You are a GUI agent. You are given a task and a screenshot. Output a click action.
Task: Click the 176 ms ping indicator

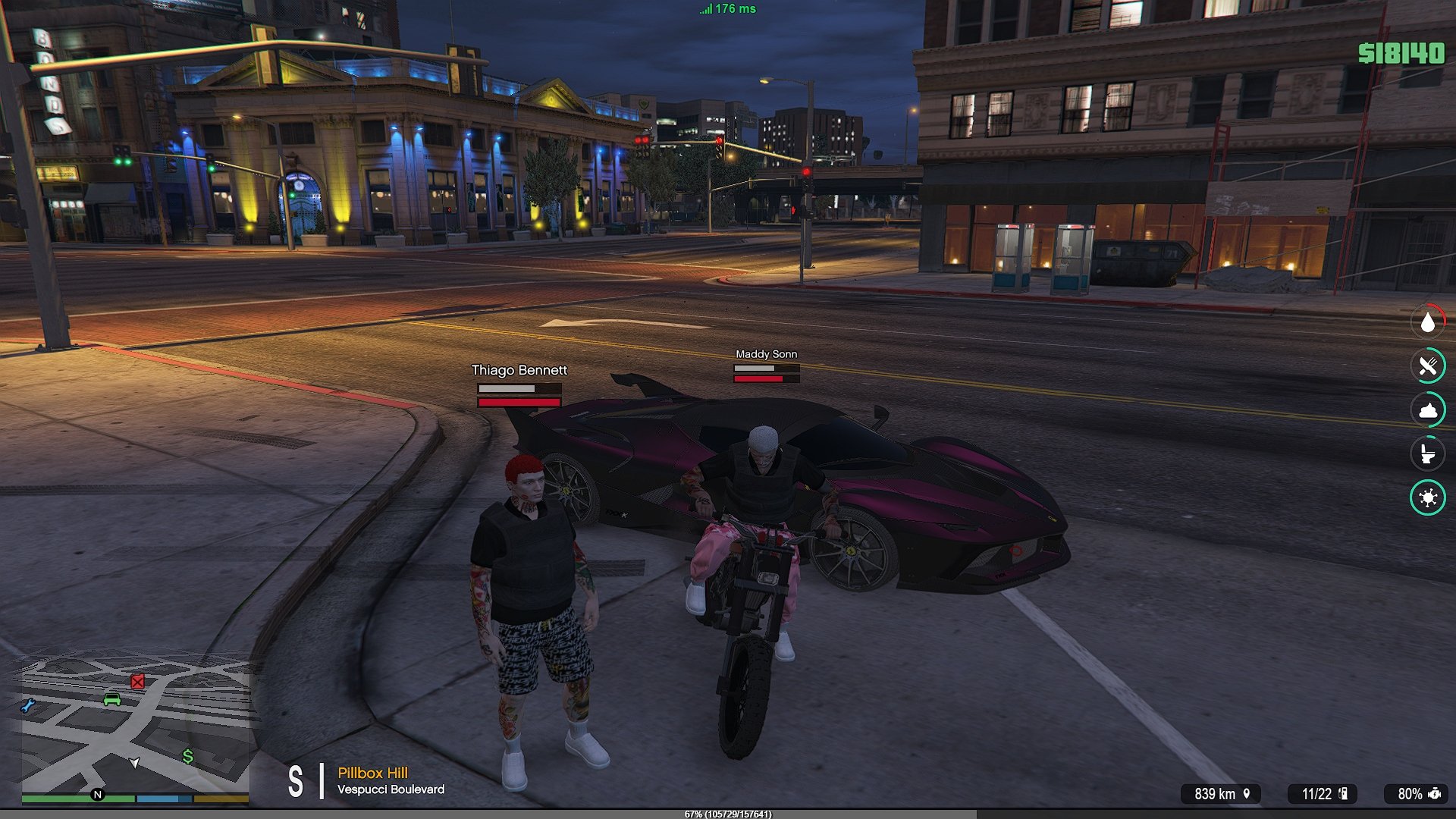[727, 9]
